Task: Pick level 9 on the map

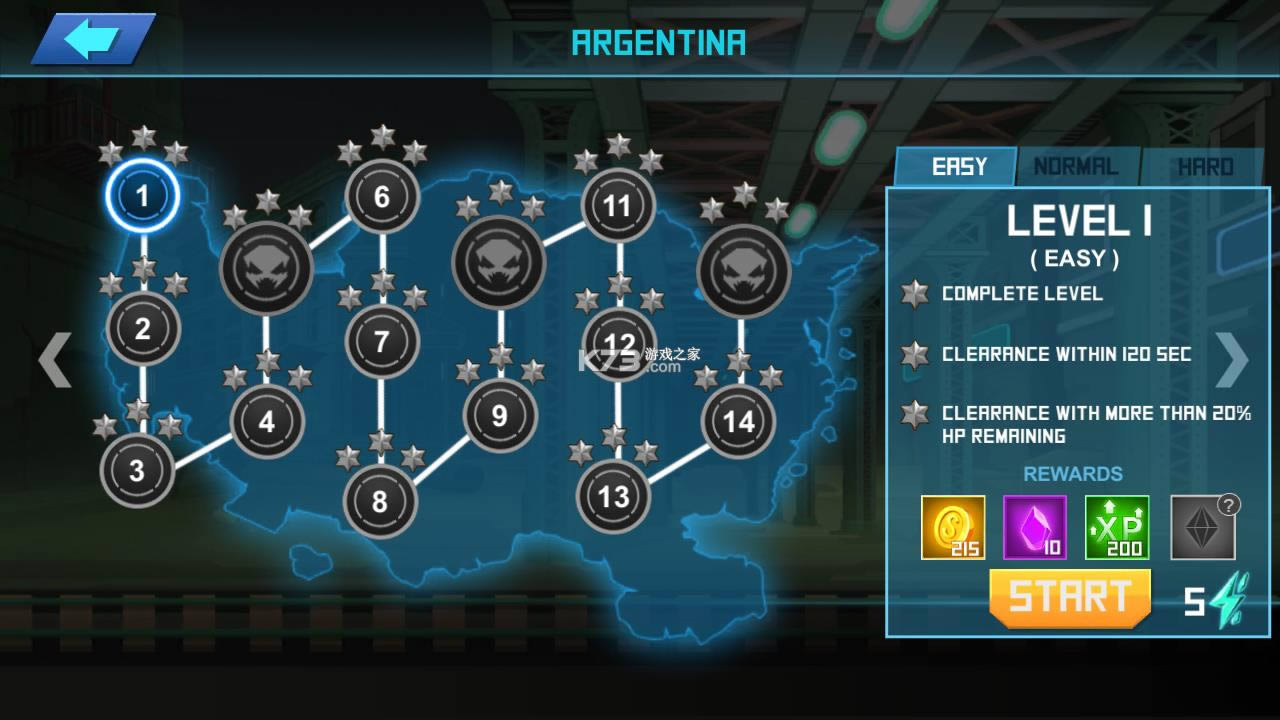Action: pos(499,415)
